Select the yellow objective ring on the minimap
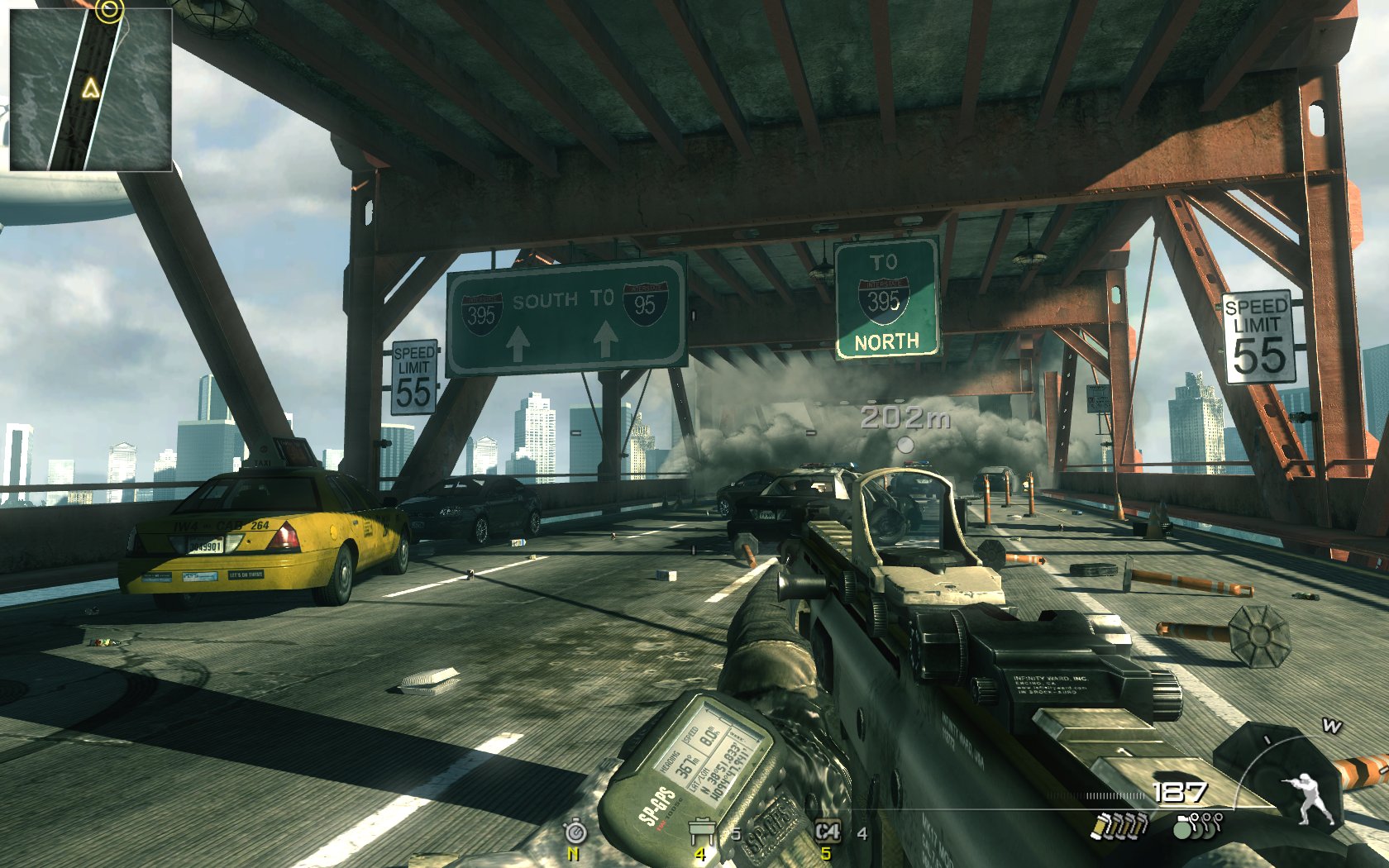Viewport: 1389px width, 868px height. 109,11
